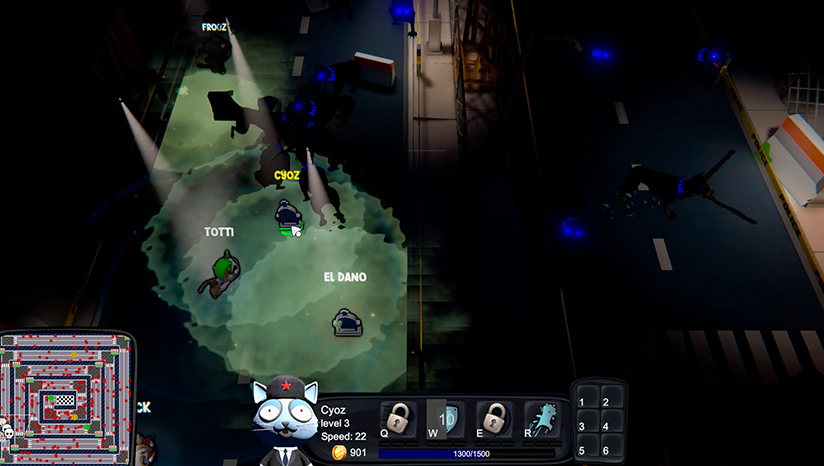Pick inventory slot 4
The image size is (824, 466).
610,425
